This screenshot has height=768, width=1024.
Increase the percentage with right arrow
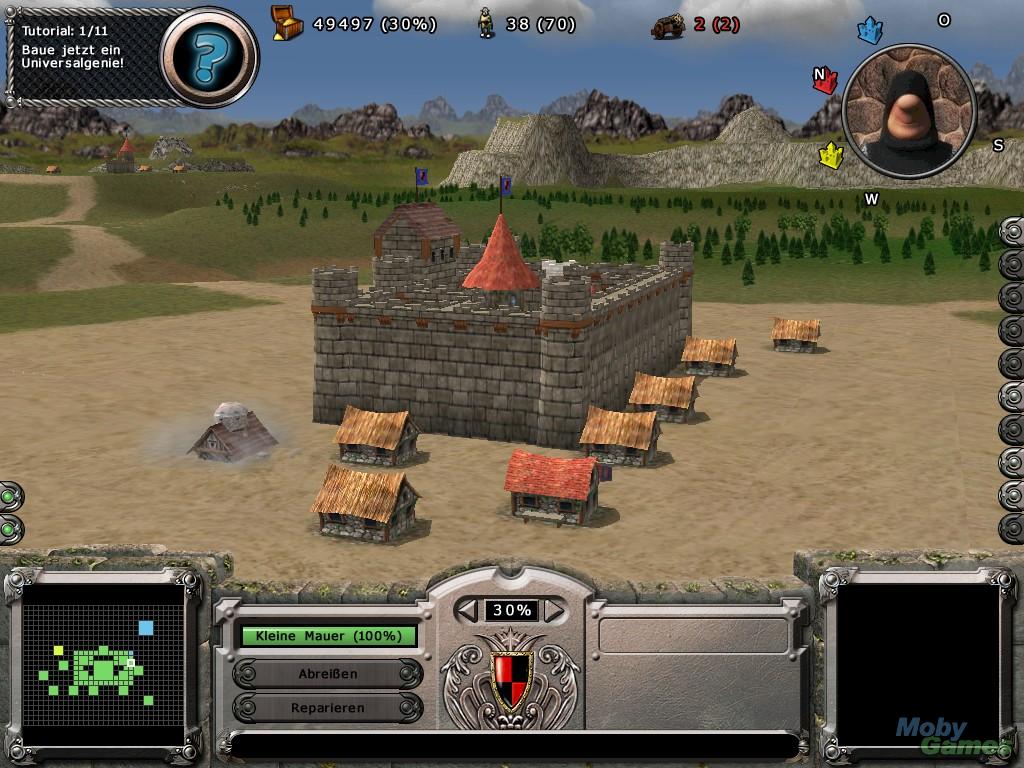pyautogui.click(x=553, y=610)
